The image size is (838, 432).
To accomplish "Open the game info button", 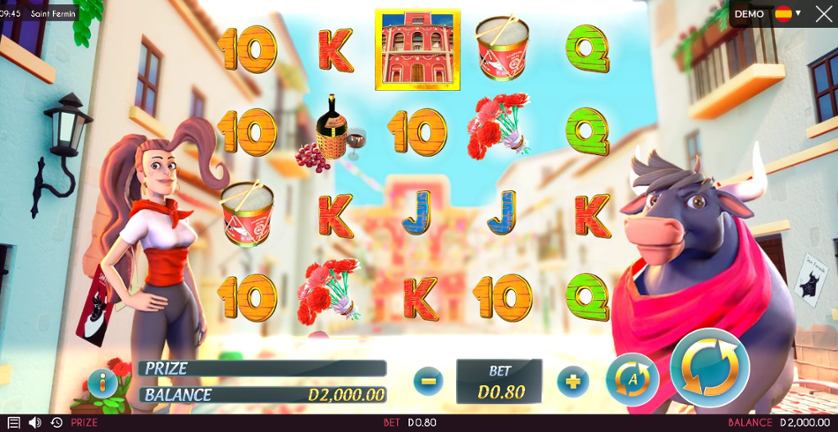I will point(101,382).
